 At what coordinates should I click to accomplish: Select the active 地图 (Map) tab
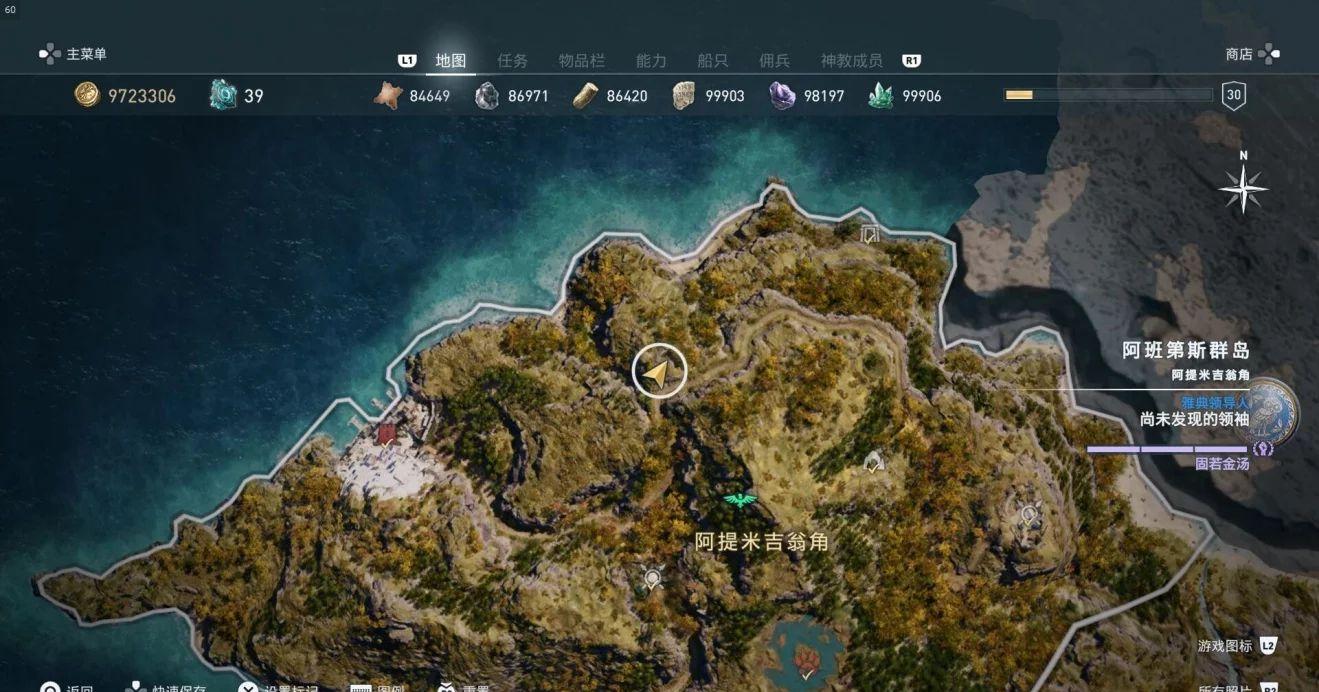click(x=451, y=61)
